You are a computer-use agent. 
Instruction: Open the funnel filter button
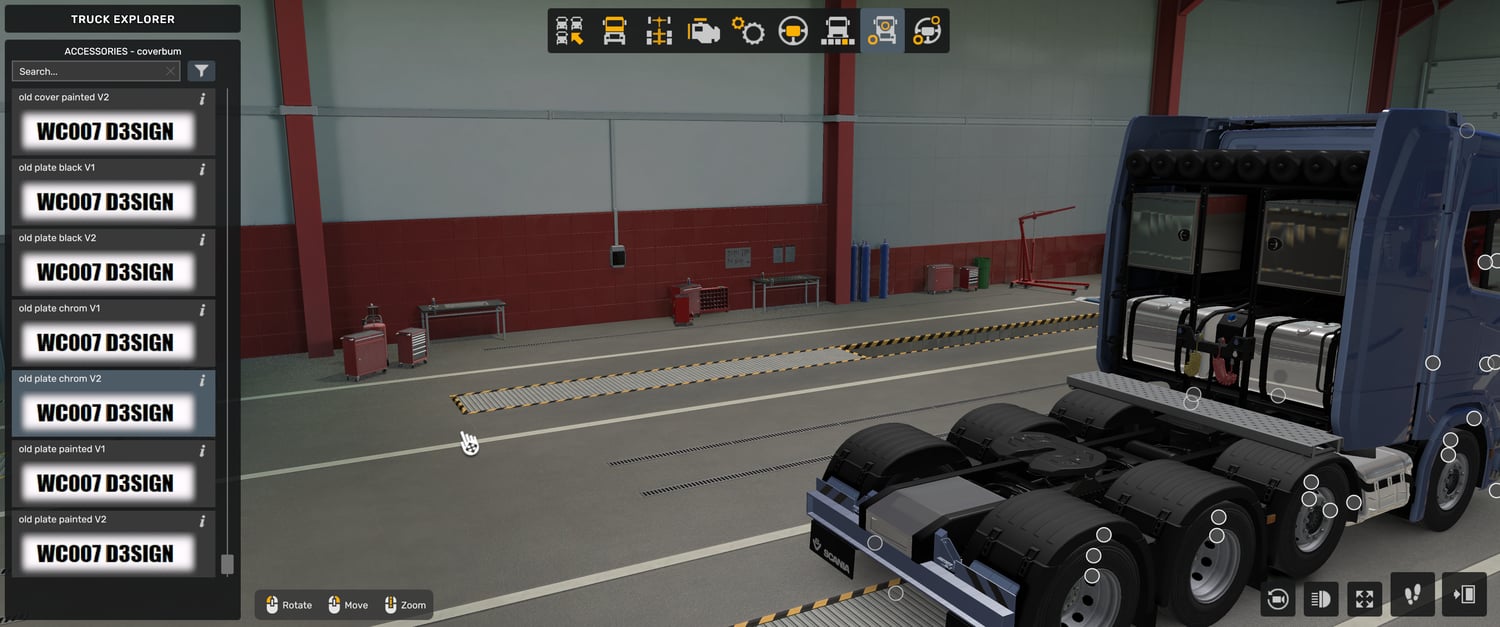click(x=202, y=71)
